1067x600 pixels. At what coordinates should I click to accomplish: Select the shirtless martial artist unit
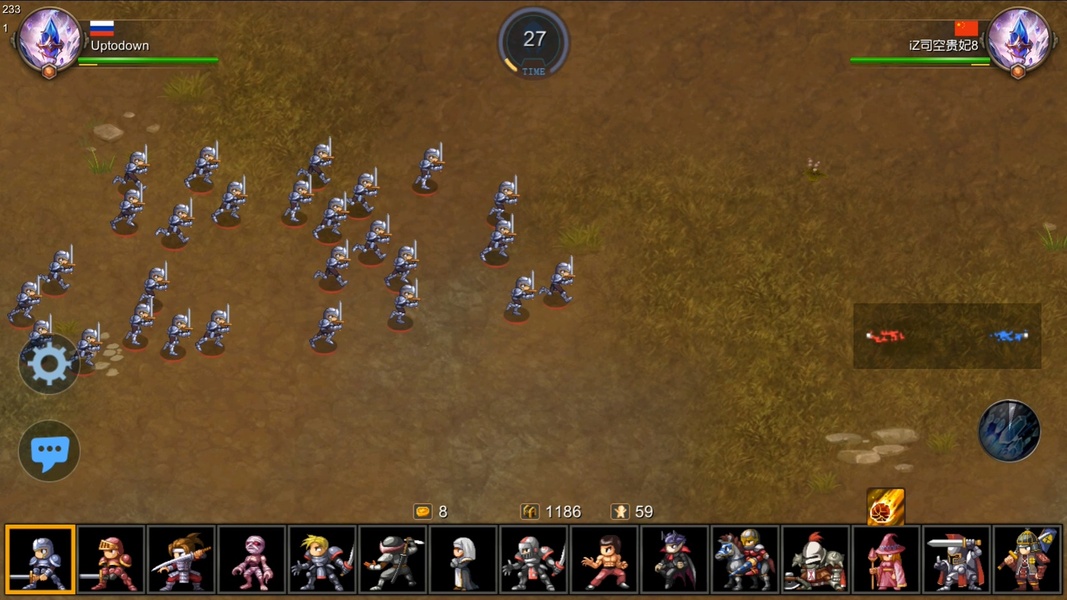tap(604, 560)
